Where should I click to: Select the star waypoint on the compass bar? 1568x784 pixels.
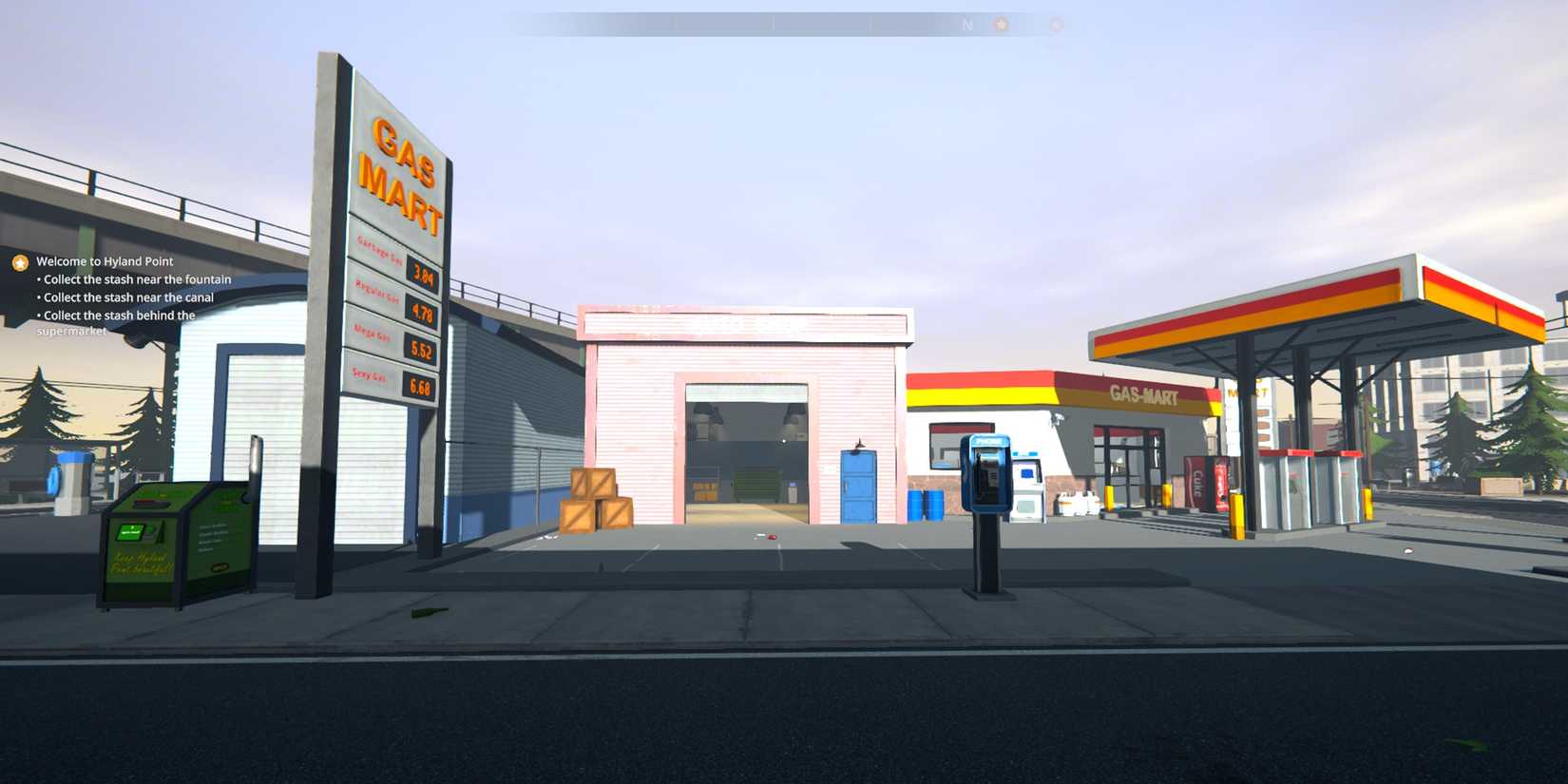click(x=1001, y=25)
